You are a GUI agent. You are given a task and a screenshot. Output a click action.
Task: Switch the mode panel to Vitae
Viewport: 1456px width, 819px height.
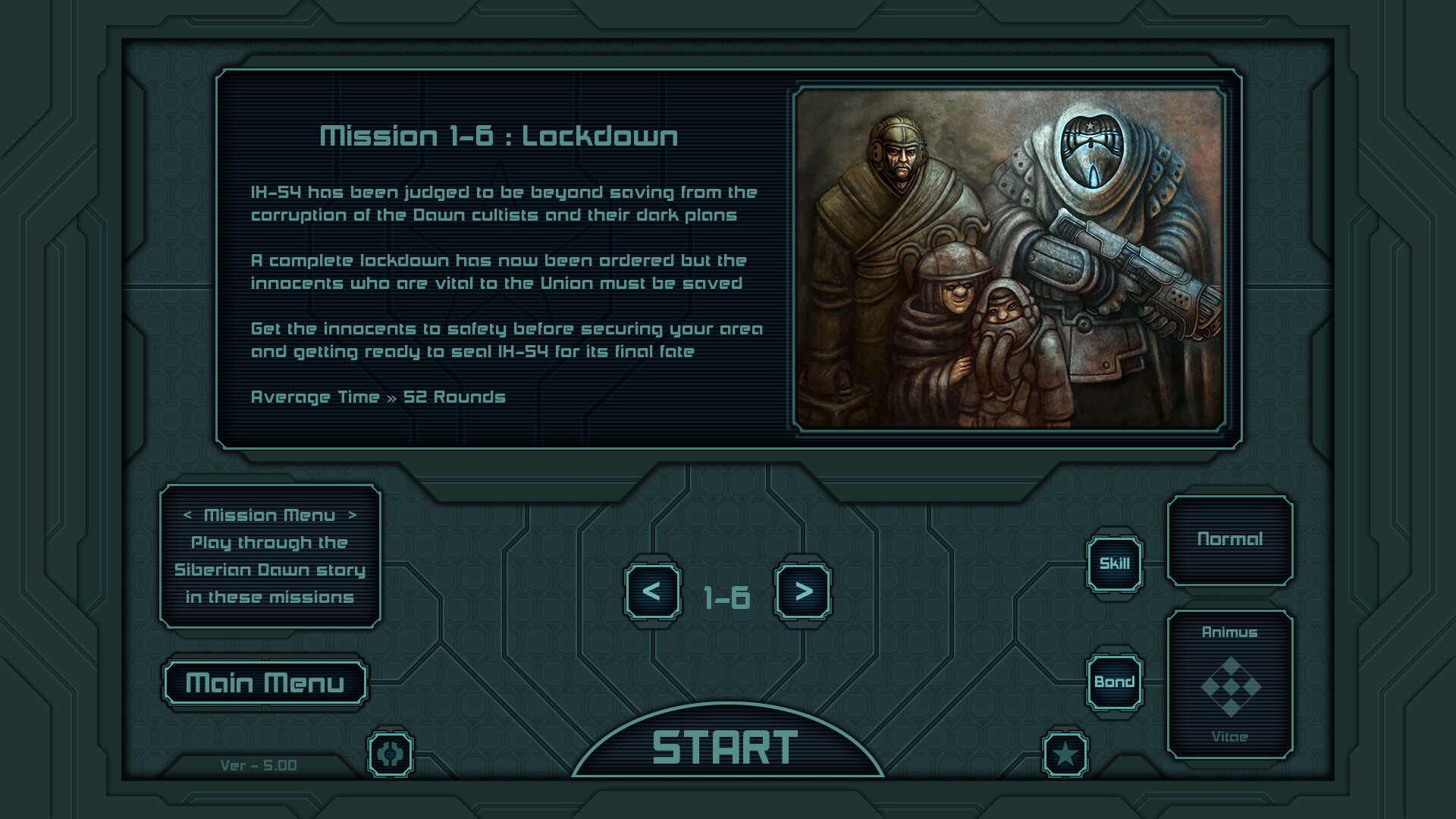(1232, 735)
